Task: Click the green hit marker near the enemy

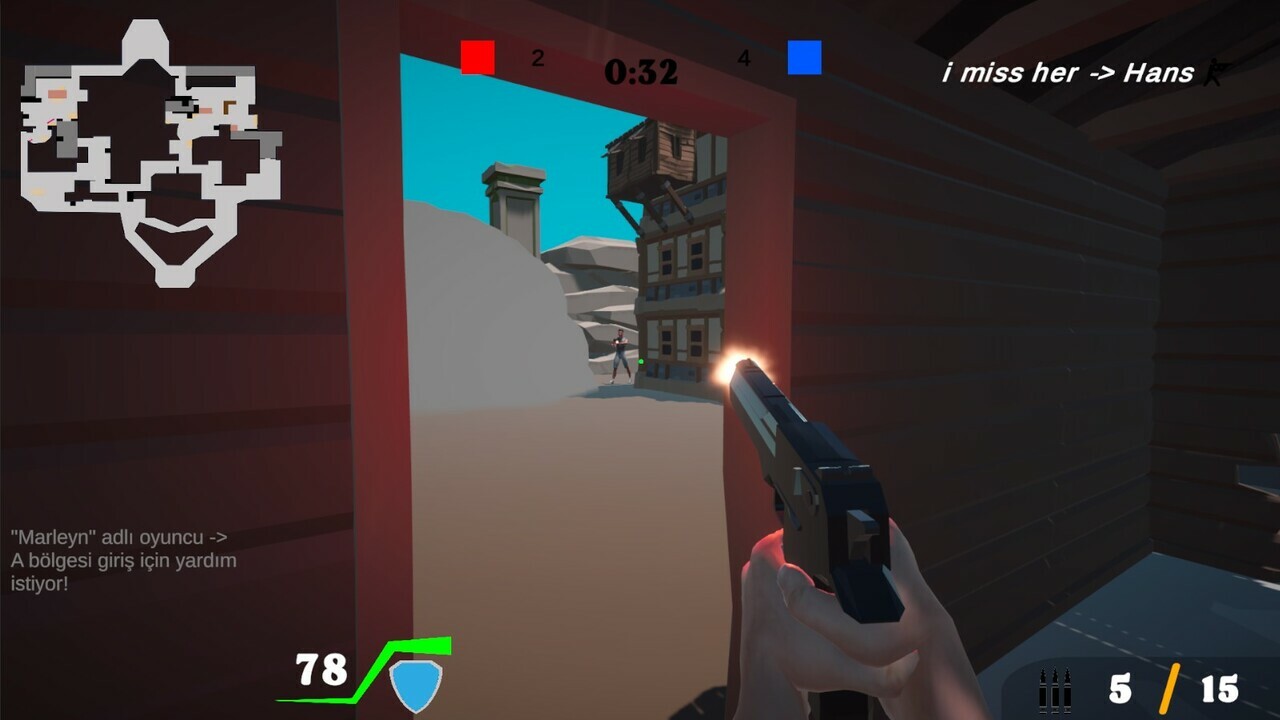Action: 641,362
